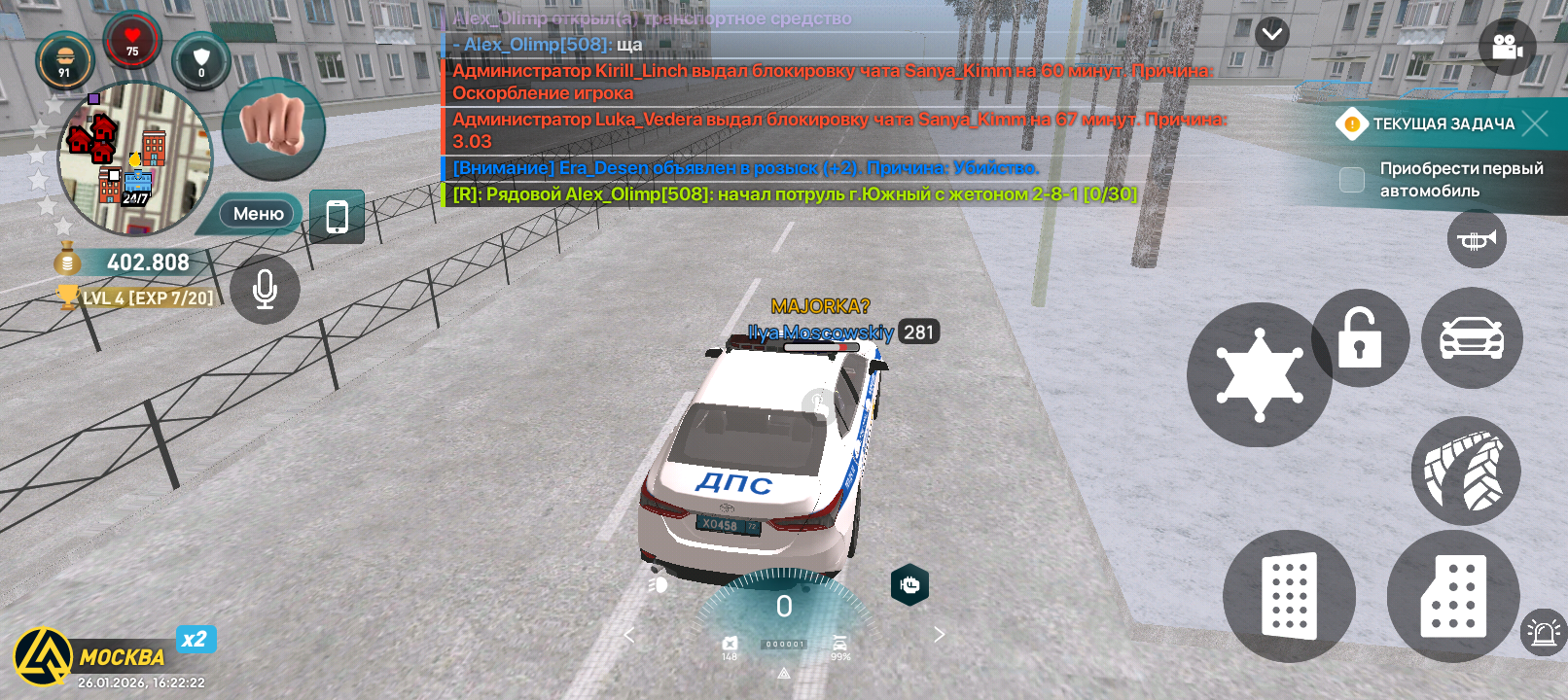Toggle the headlights icon near speedometer
Image resolution: width=1568 pixels, height=700 pixels.
pos(659,584)
